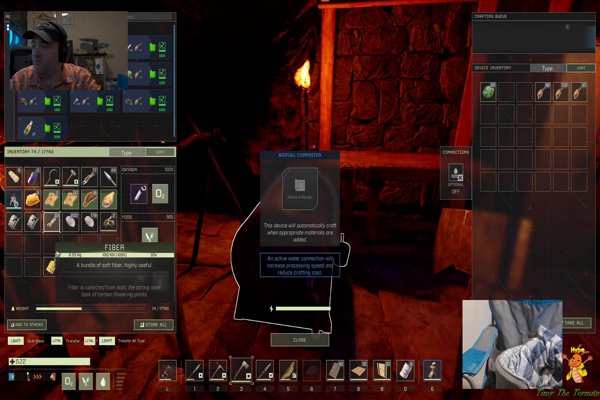
Task: Select the purple bottle in inventory
Action: (33, 177)
